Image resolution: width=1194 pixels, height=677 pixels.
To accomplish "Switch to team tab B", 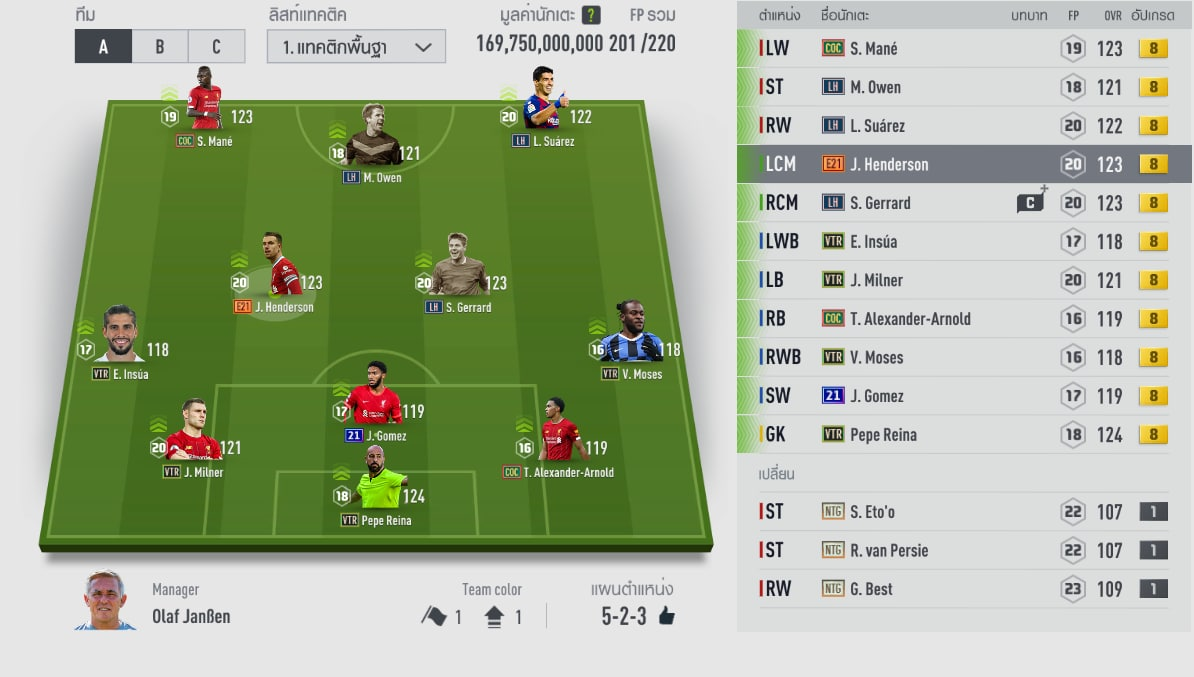I will (x=160, y=46).
